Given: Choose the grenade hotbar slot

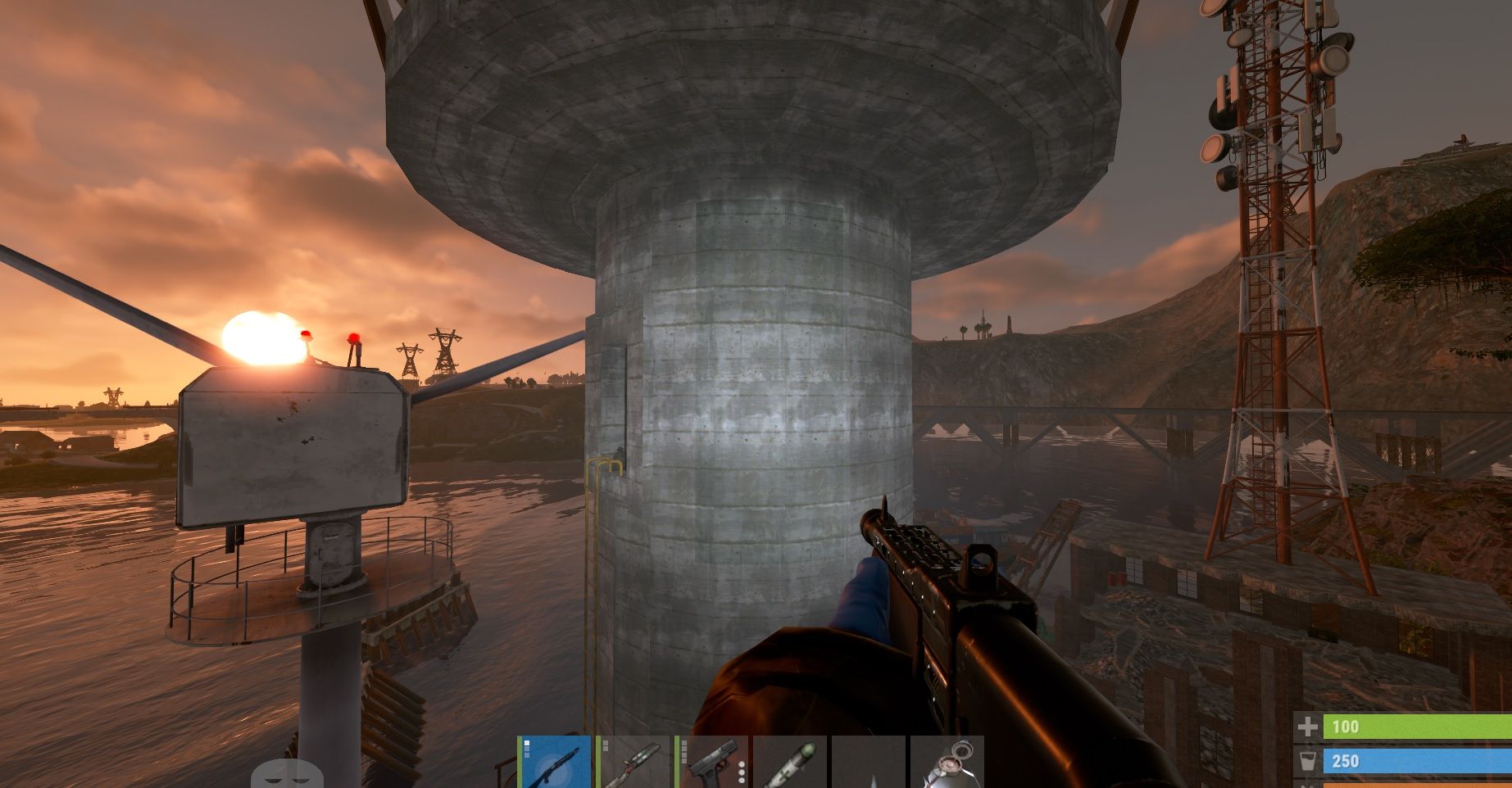Looking at the screenshot, I should [x=948, y=763].
